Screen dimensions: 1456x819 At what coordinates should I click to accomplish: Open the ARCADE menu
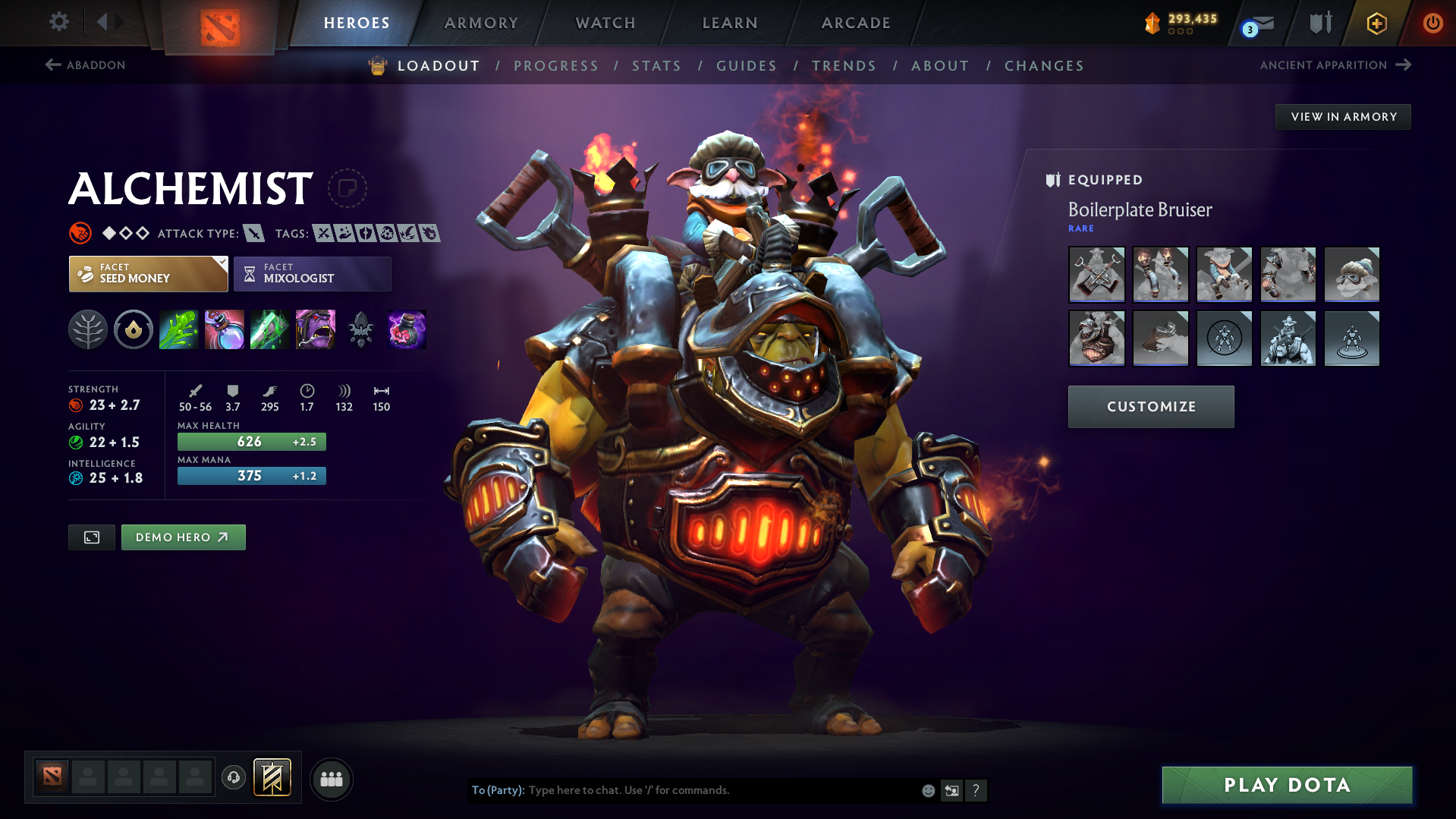[x=855, y=23]
